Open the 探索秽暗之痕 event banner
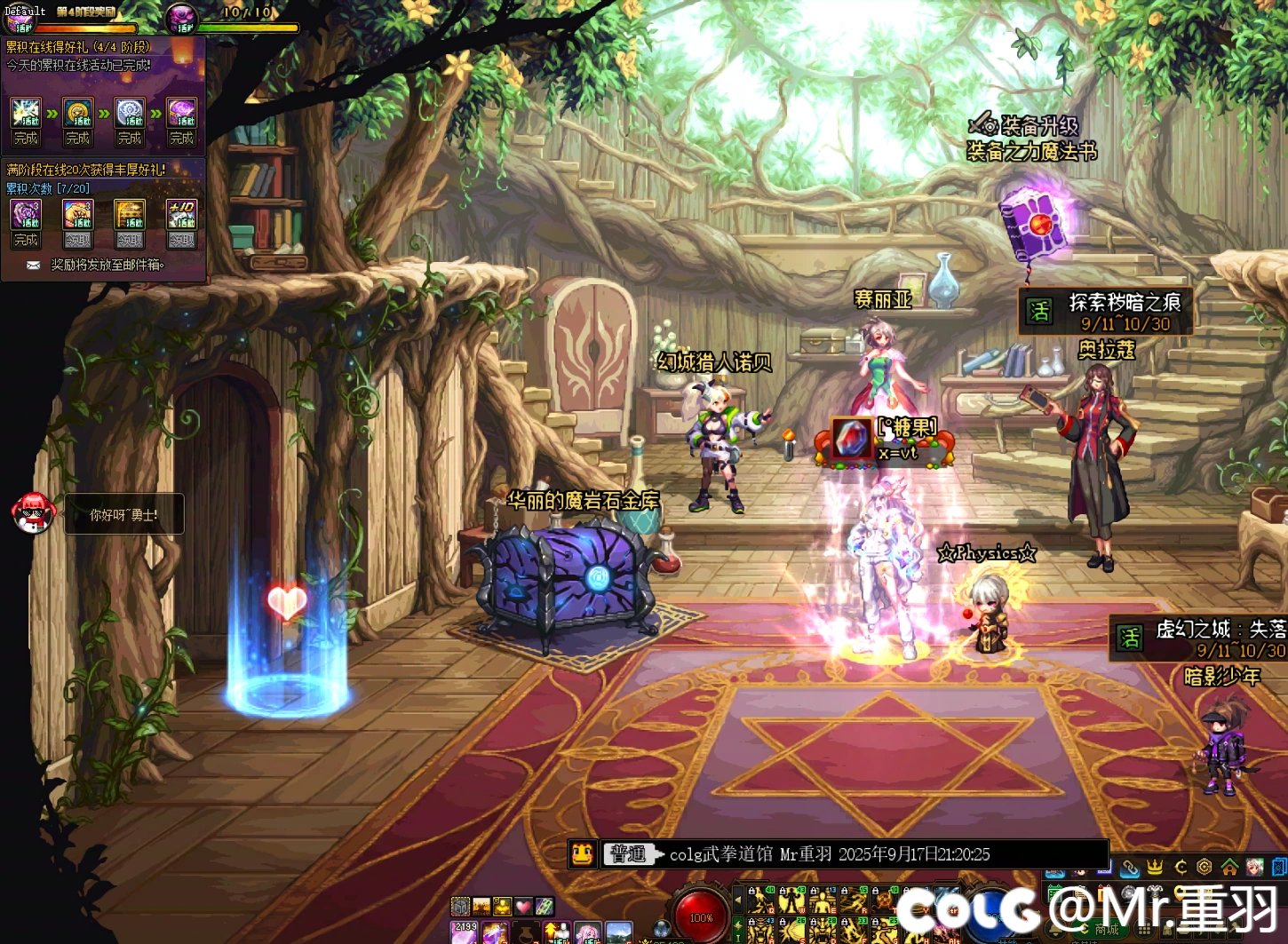 click(x=1105, y=312)
